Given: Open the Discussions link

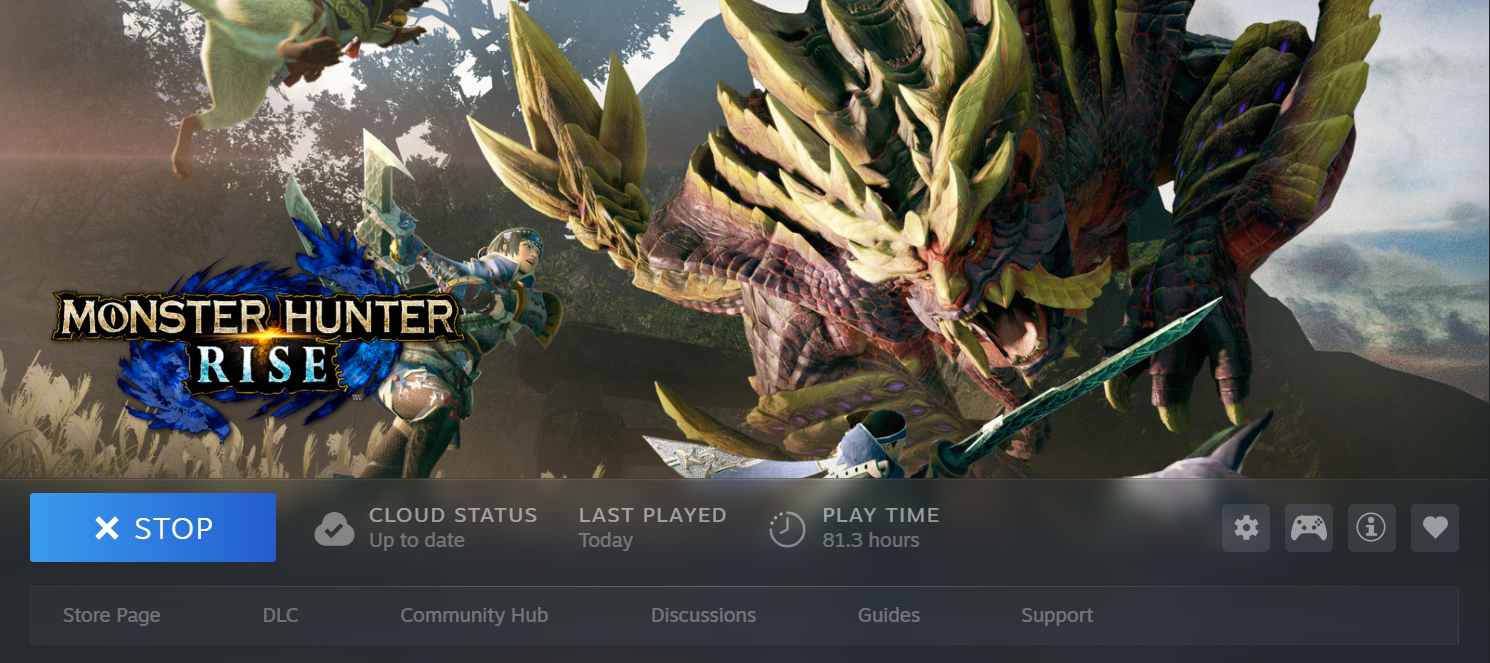Looking at the screenshot, I should pos(703,615).
